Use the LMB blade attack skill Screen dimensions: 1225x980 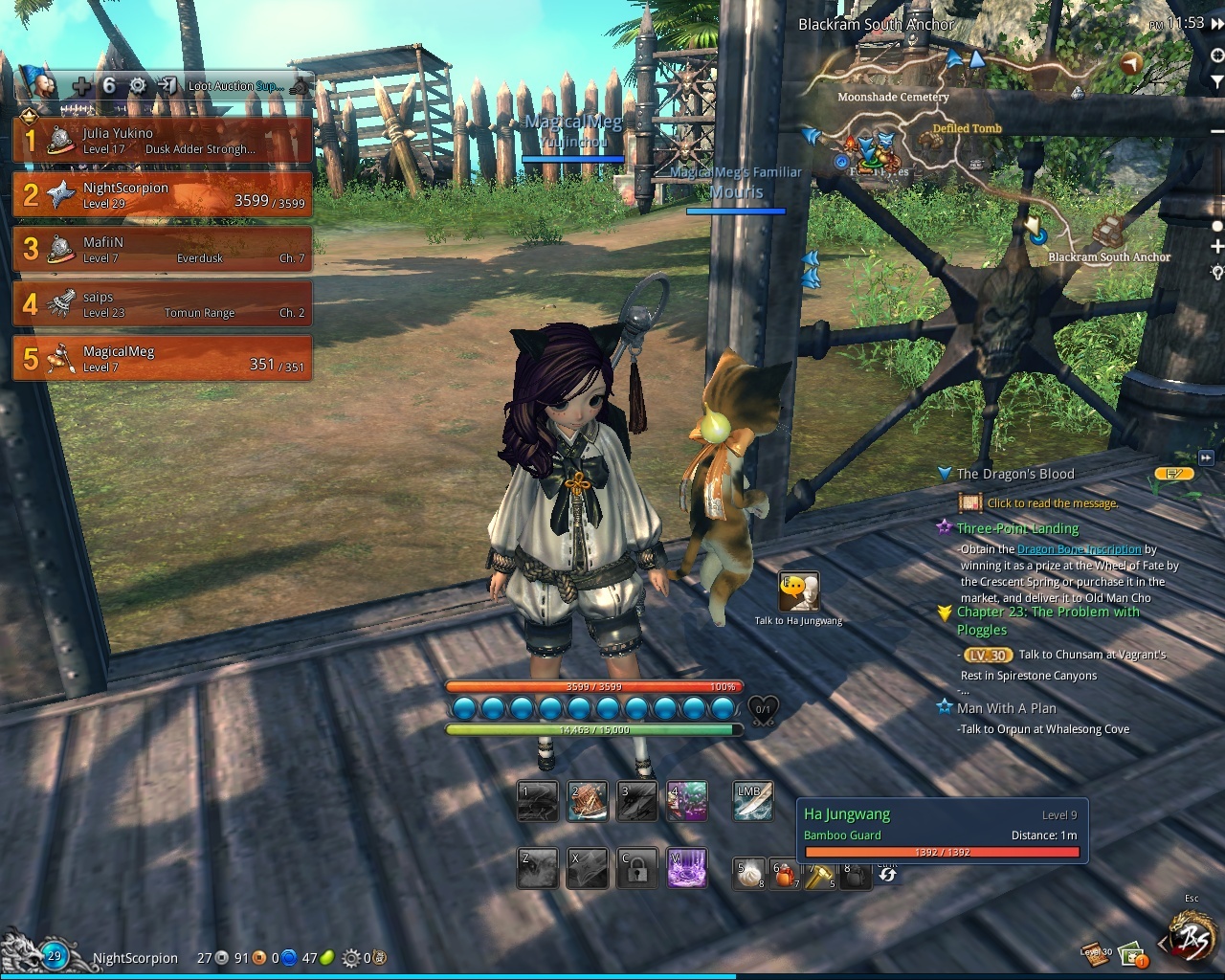(x=753, y=802)
